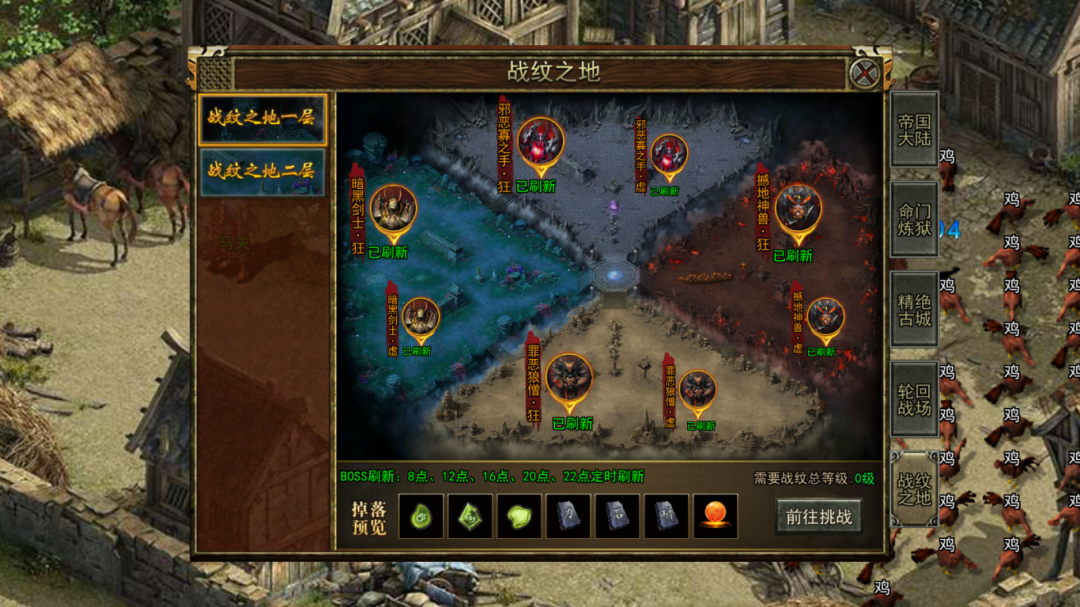
Task: Open the 帝国大陆 map tab
Action: (914, 129)
